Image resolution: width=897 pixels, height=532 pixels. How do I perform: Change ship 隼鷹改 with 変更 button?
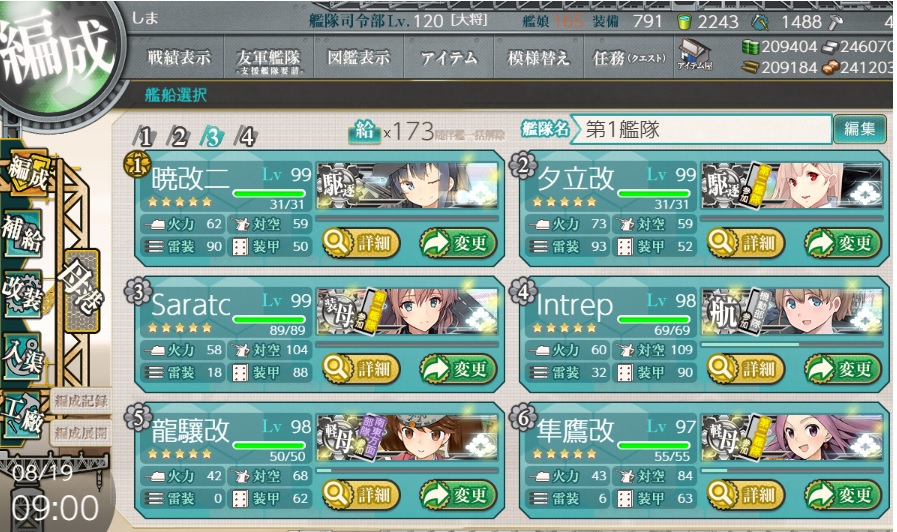coord(845,494)
